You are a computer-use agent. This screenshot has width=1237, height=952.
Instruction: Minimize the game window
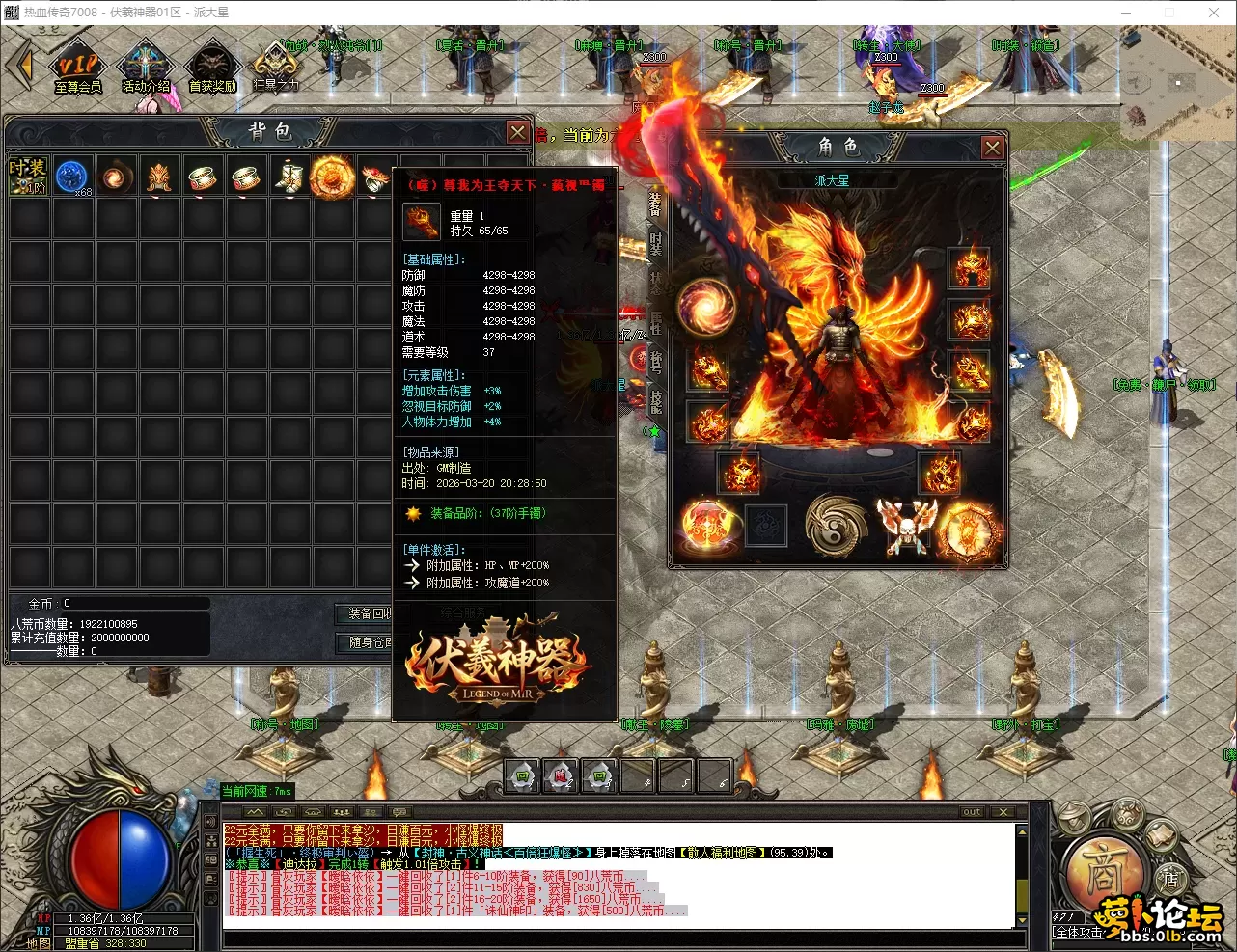1125,13
